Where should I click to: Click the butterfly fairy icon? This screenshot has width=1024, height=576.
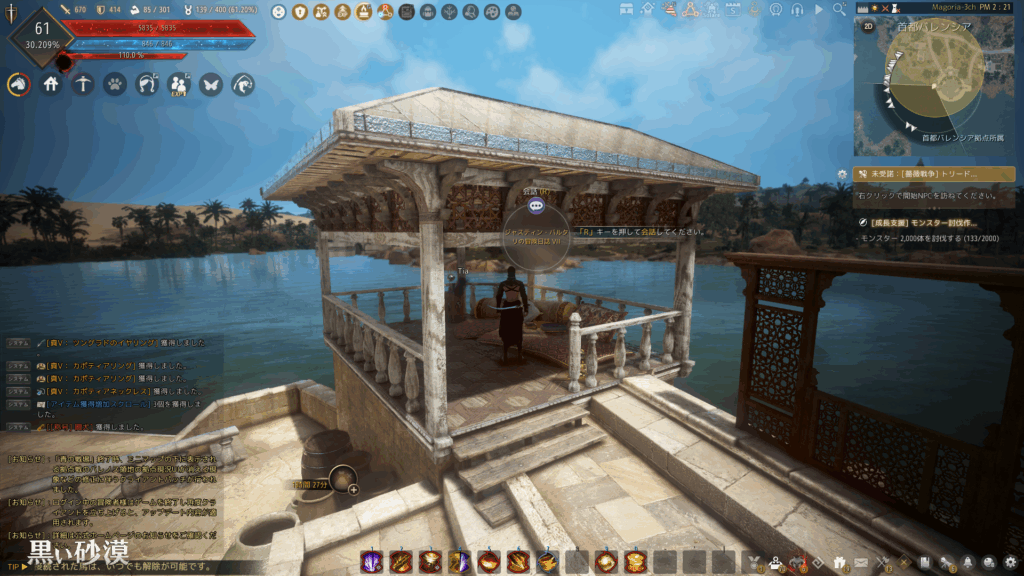coord(210,85)
